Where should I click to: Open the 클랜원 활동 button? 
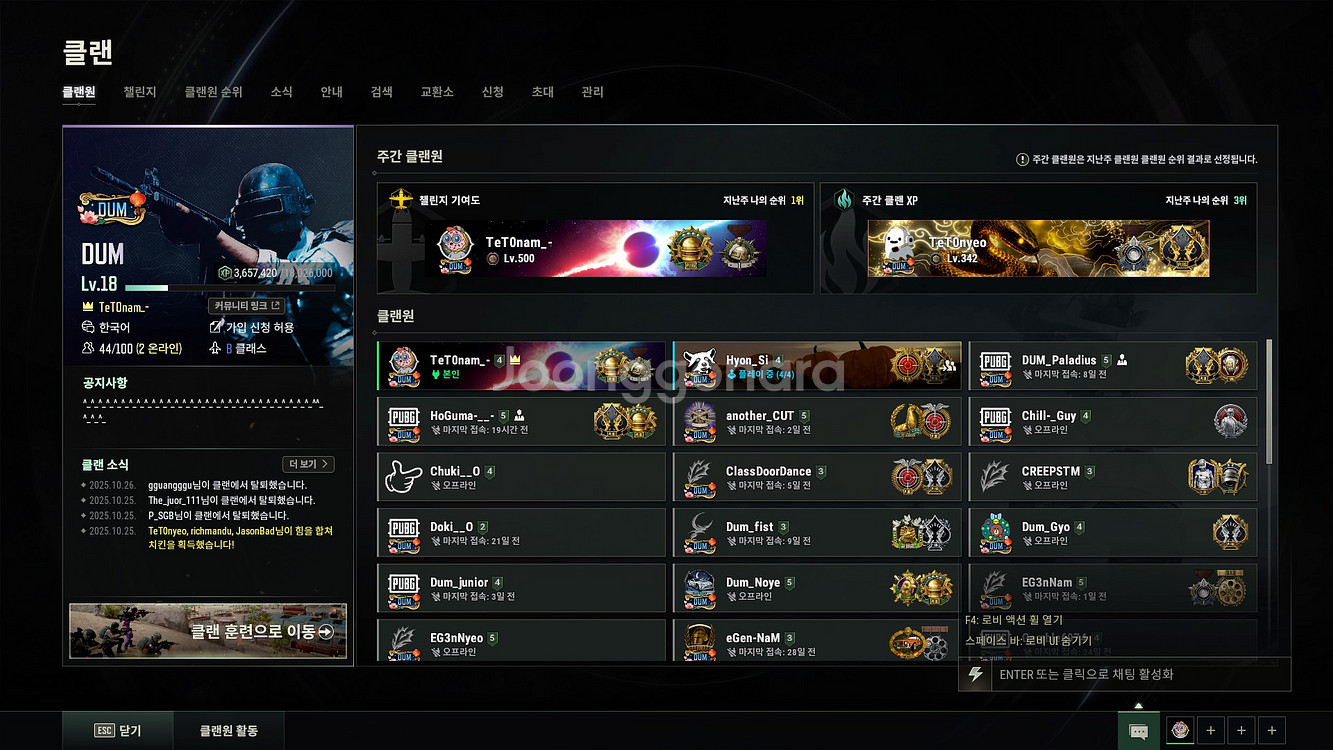[x=228, y=731]
